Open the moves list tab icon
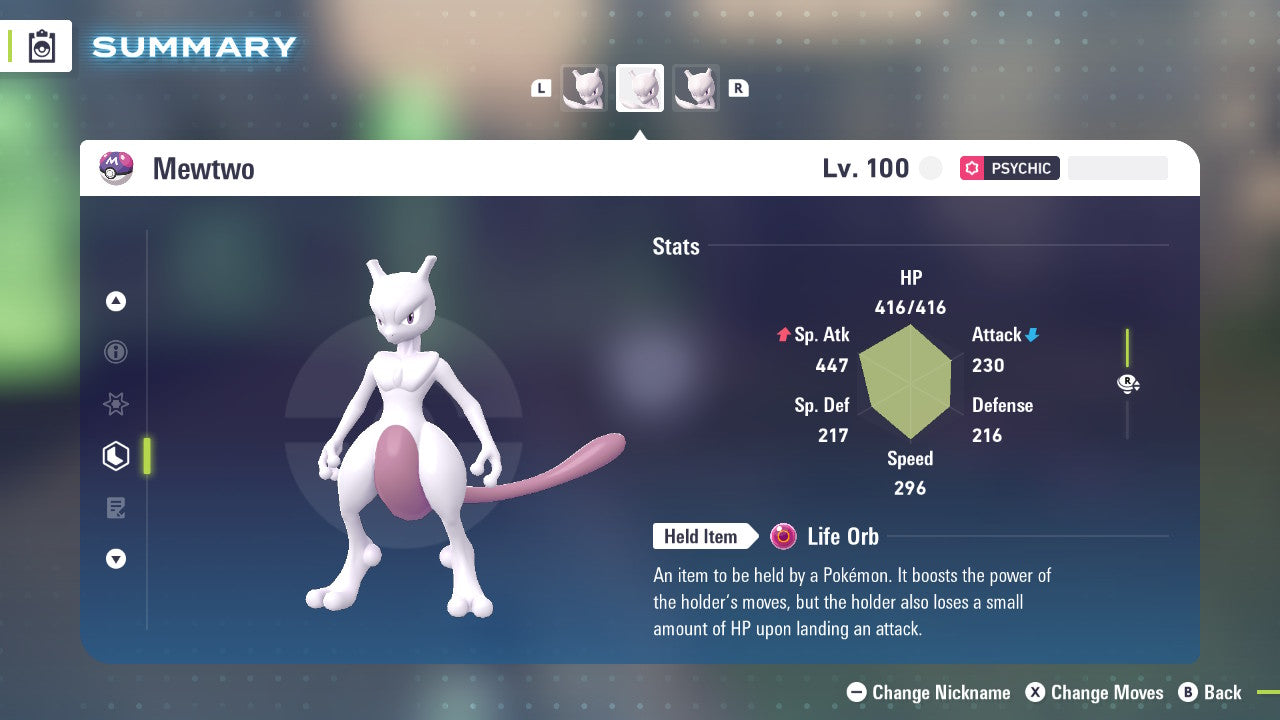Screen dimensions: 1280x720 click(x=116, y=508)
